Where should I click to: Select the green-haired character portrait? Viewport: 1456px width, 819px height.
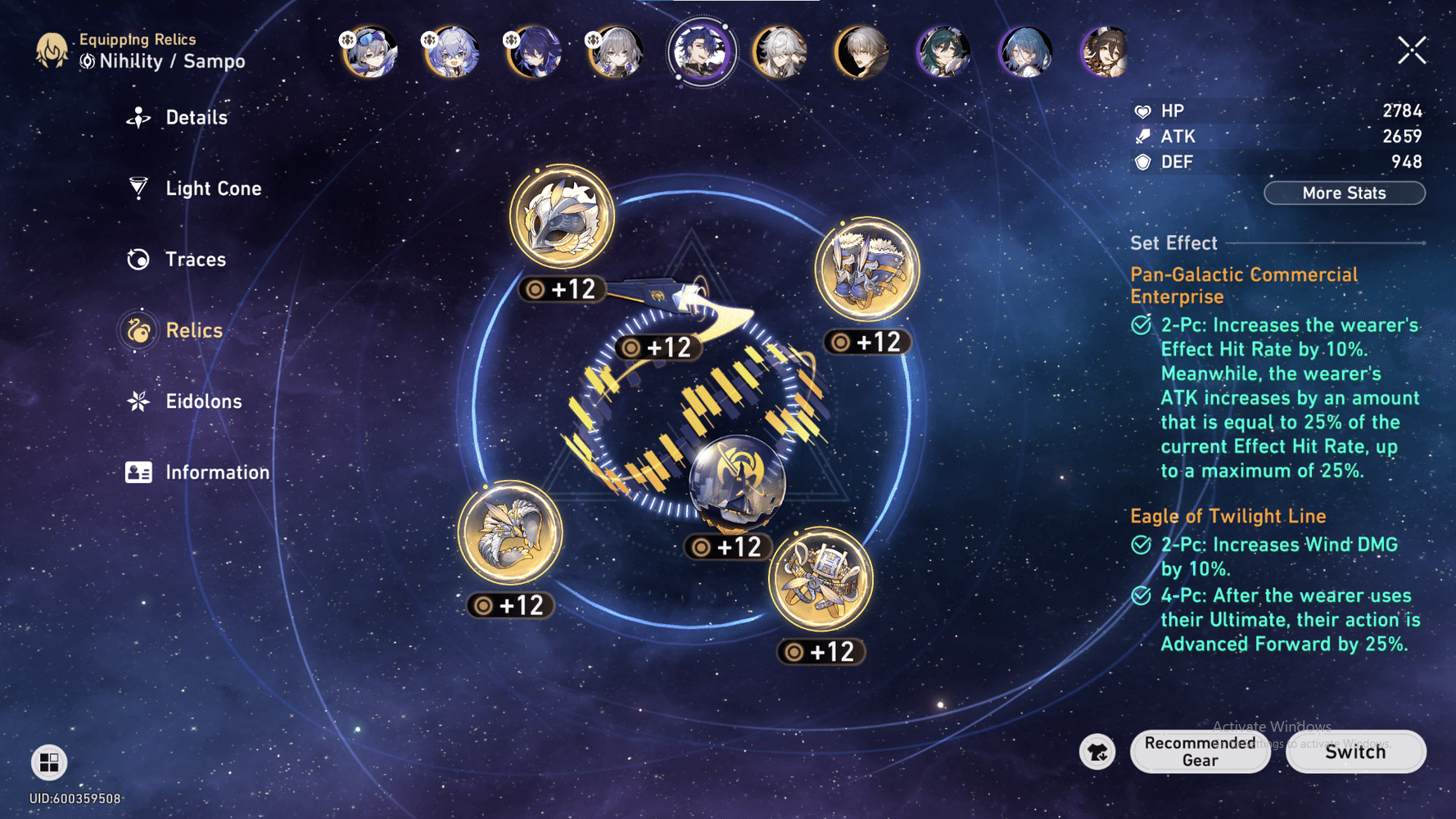click(x=943, y=52)
